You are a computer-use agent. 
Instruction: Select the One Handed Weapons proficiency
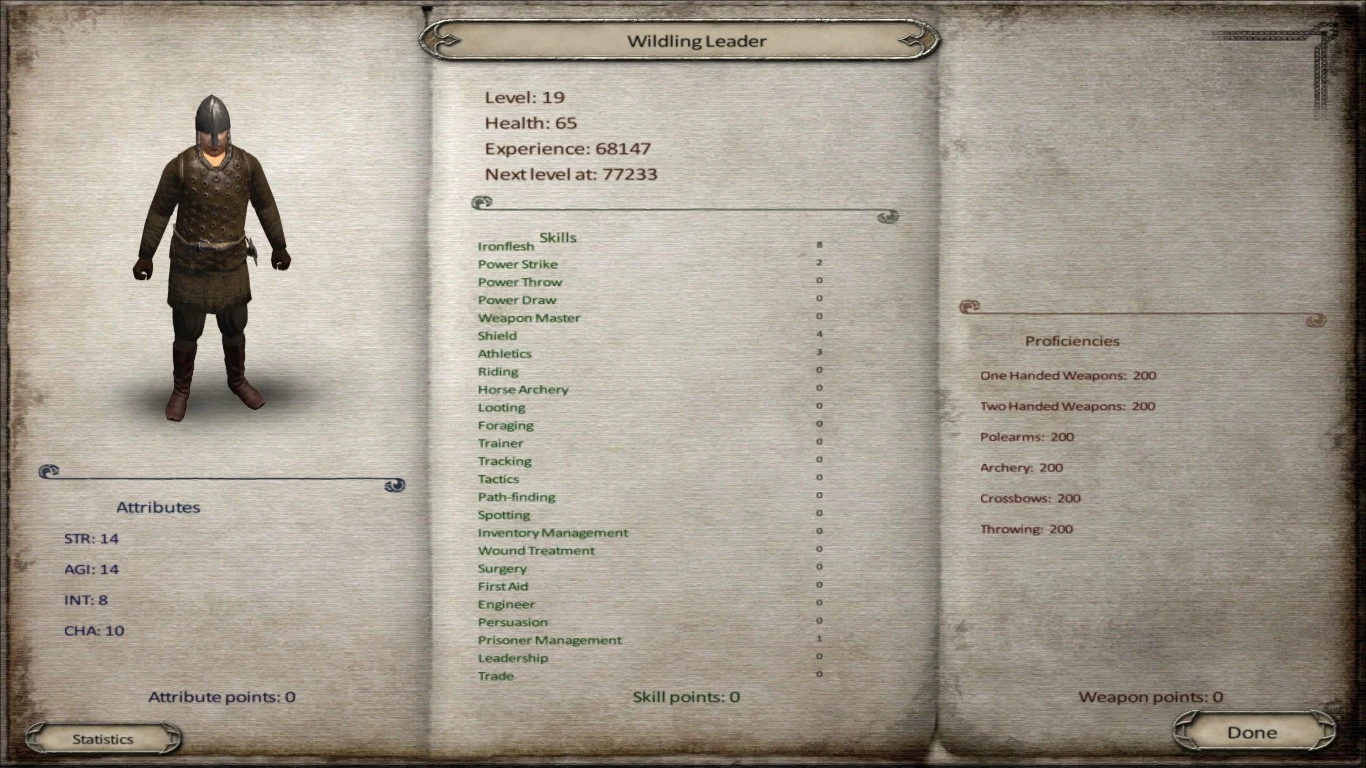pyautogui.click(x=1068, y=375)
